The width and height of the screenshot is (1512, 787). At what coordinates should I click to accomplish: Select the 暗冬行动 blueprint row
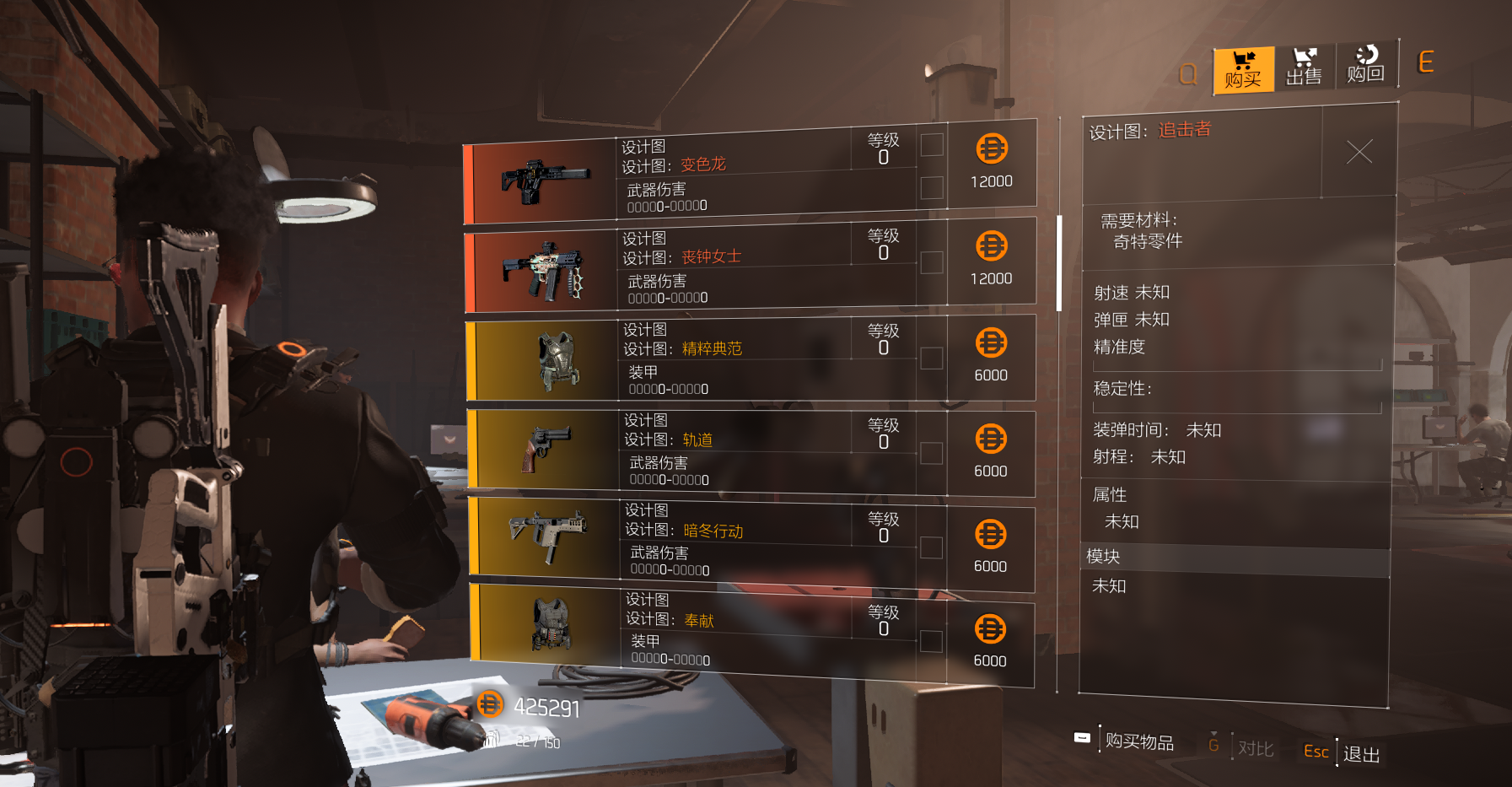[x=749, y=542]
